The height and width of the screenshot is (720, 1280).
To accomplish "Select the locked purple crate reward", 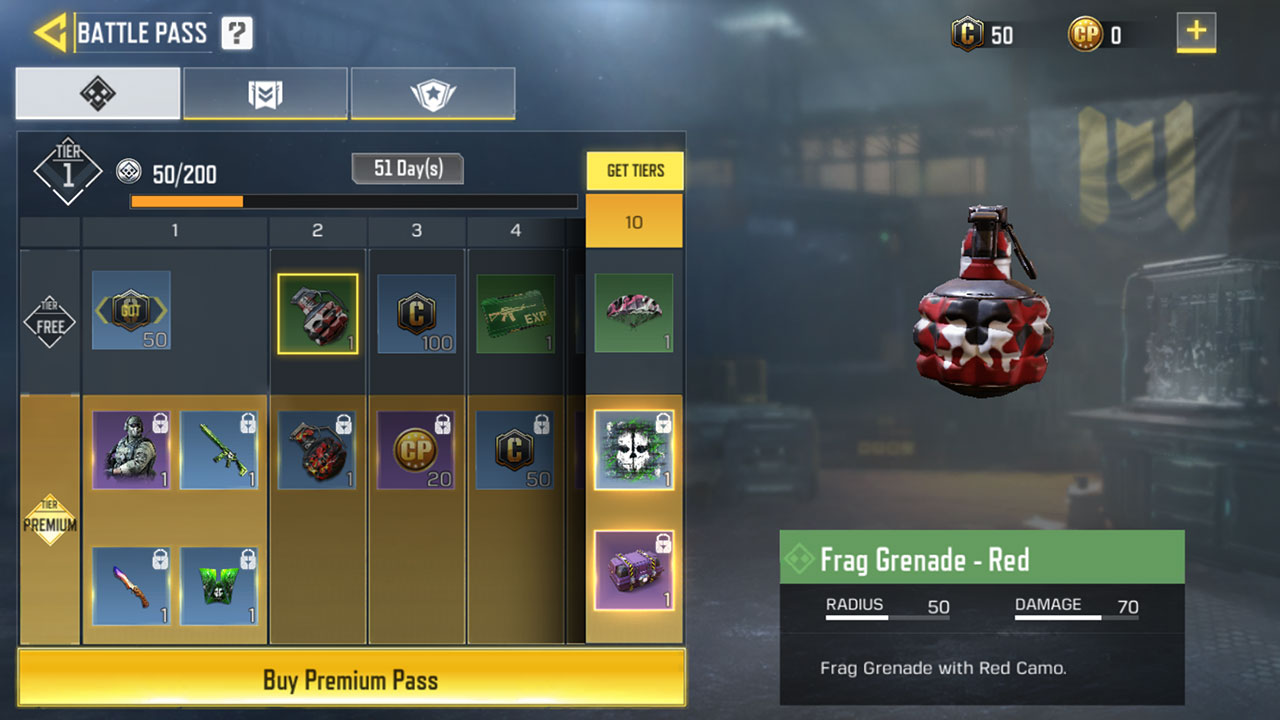I will pos(634,570).
